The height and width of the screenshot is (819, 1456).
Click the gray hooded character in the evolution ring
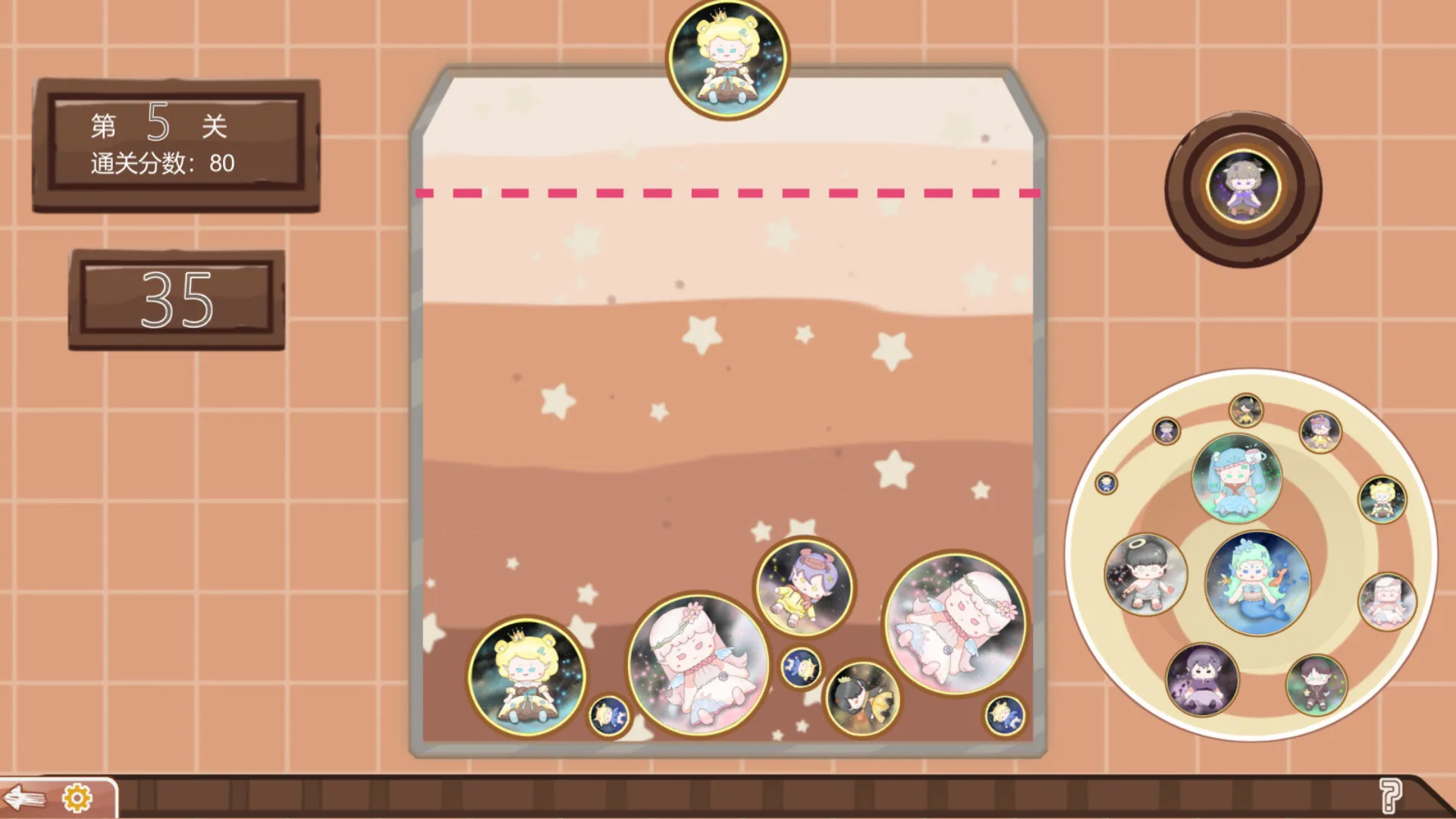tap(1165, 431)
